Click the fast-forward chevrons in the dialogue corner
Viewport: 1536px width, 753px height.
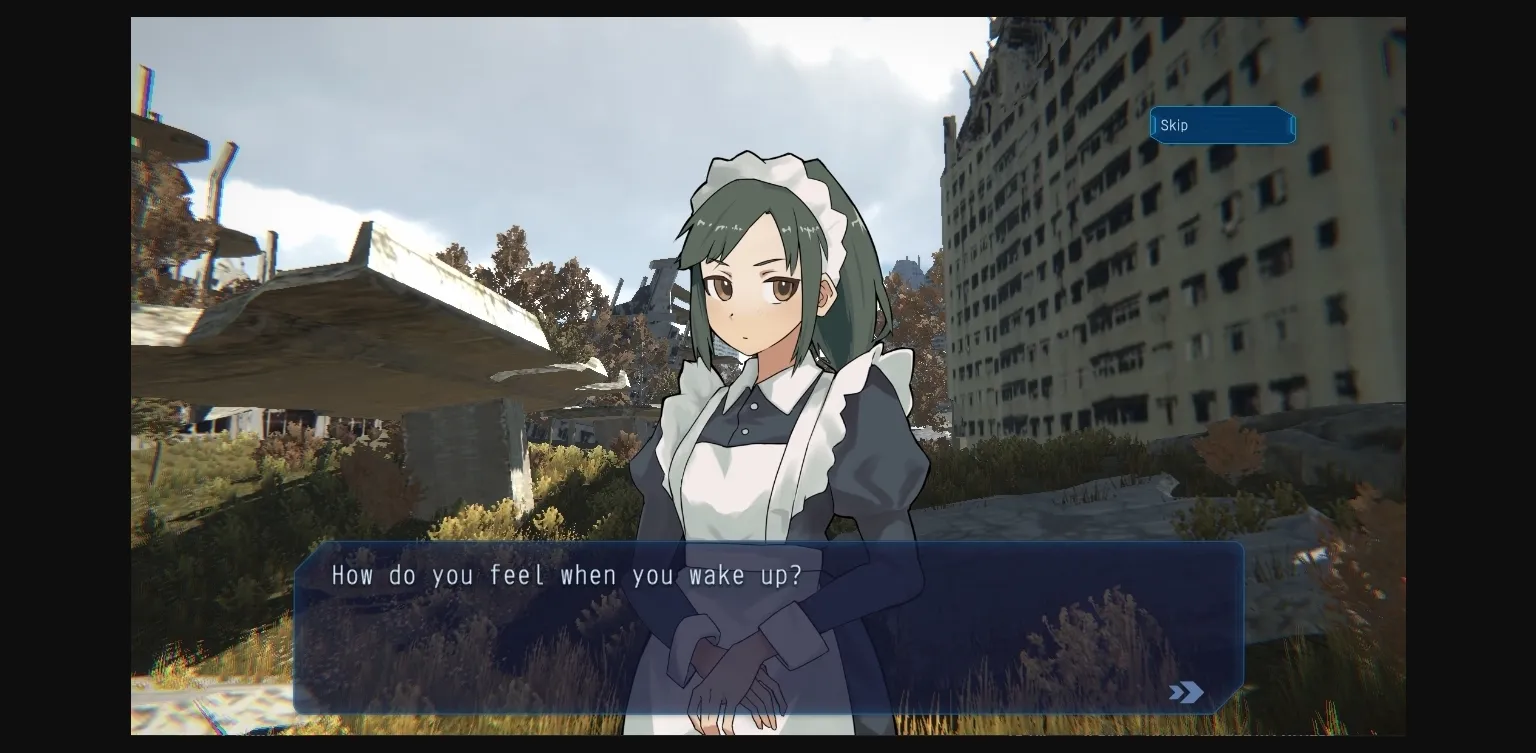click(x=1186, y=692)
